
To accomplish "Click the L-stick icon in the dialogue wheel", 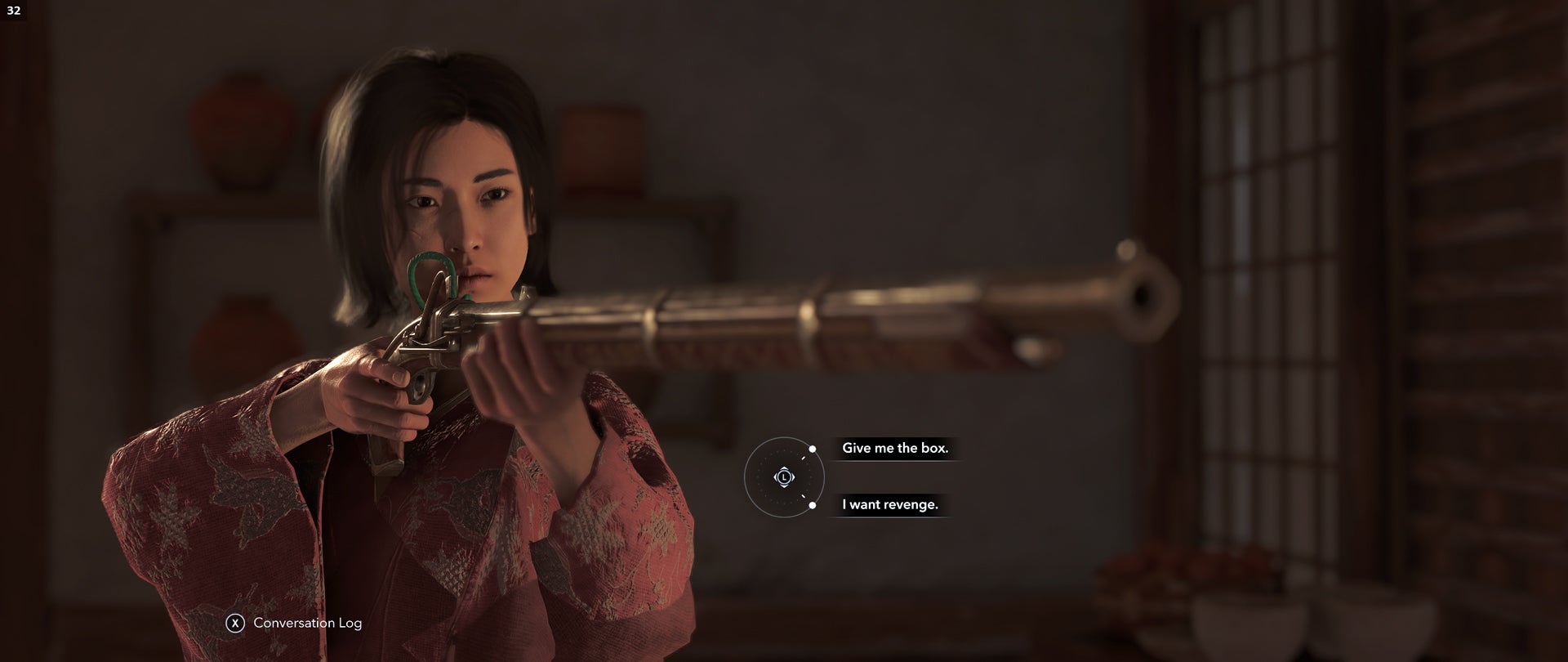I will click(784, 477).
